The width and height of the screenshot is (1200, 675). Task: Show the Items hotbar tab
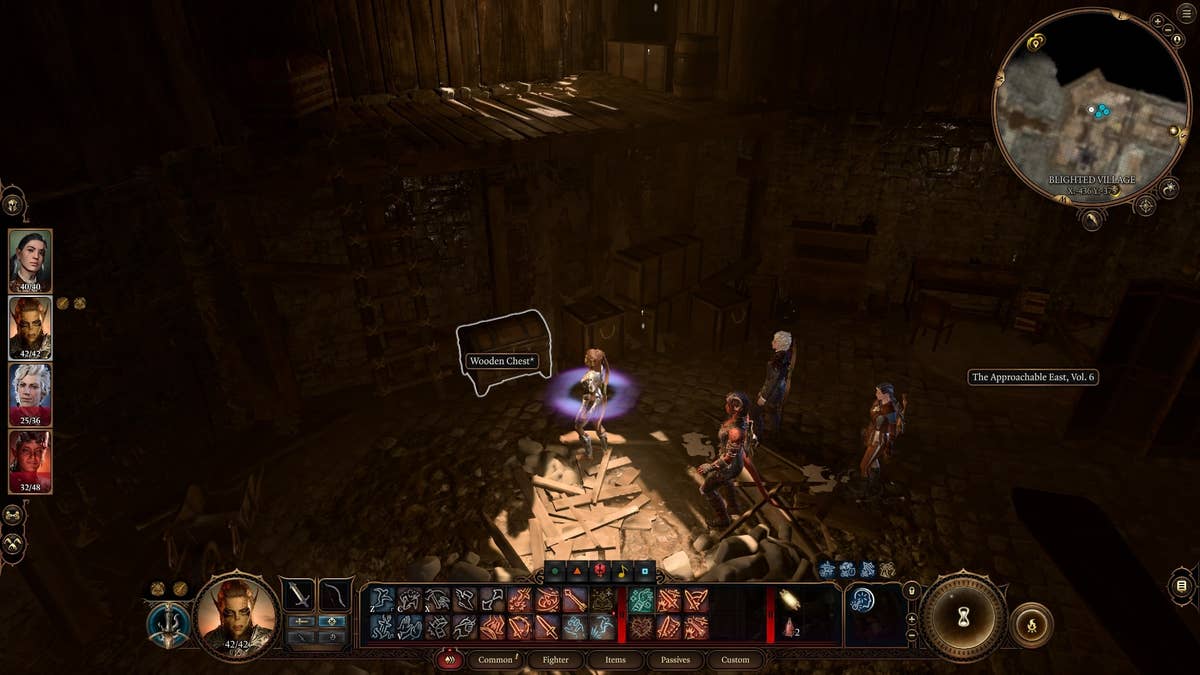[x=615, y=660]
